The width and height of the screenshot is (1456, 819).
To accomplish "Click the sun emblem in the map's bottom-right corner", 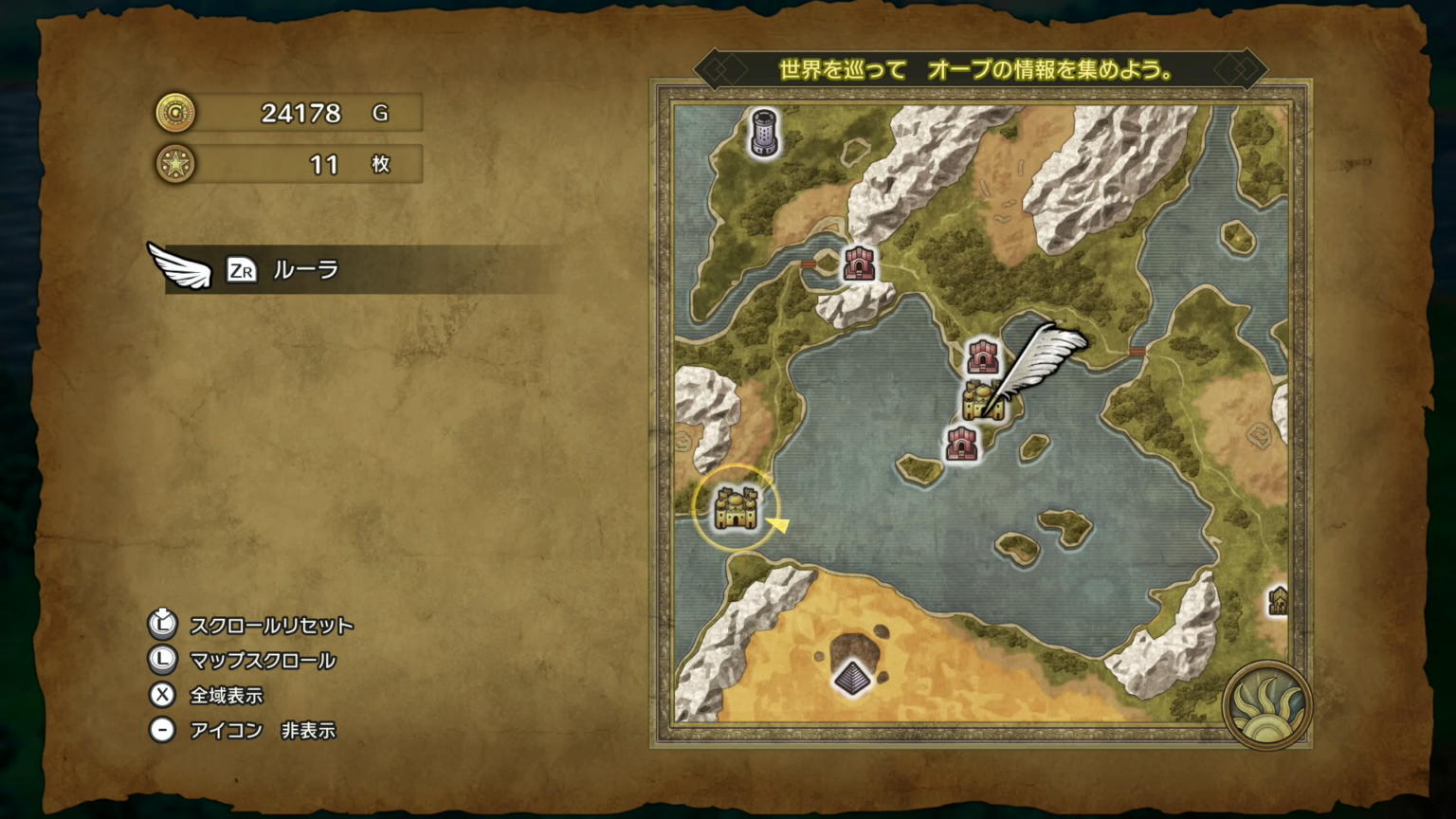I will 1267,706.
